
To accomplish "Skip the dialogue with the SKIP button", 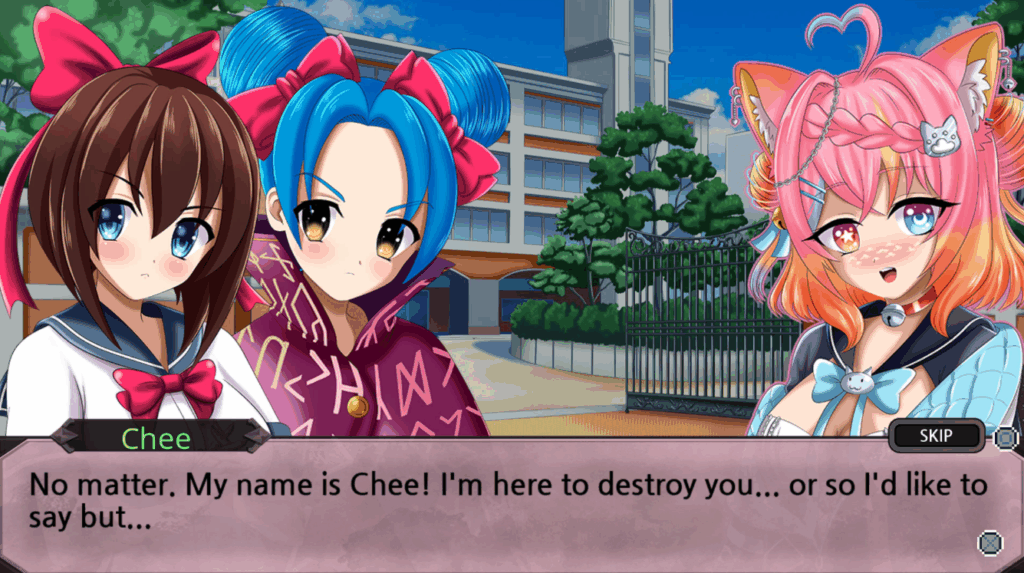I will pos(936,435).
